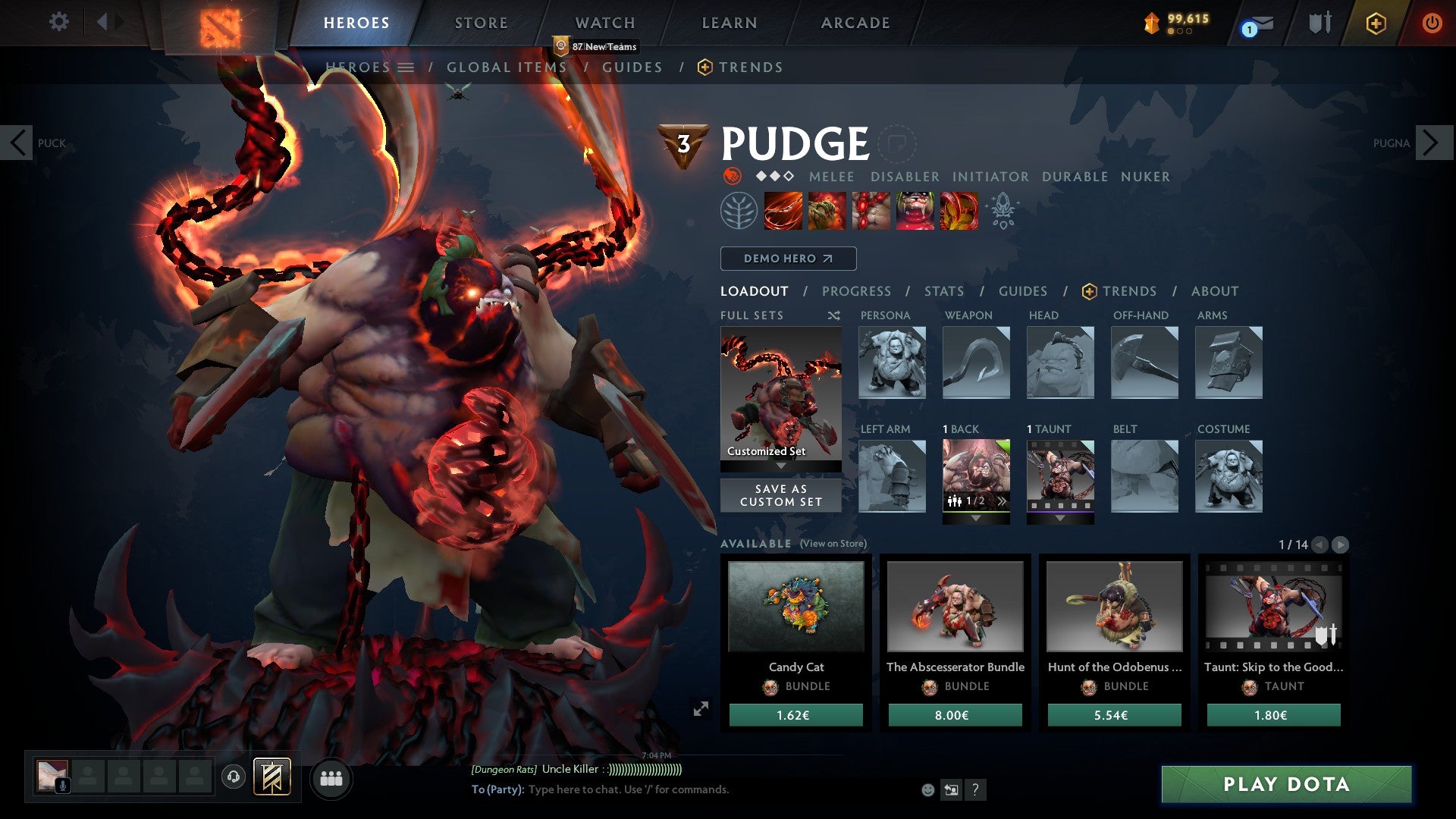This screenshot has height=819, width=1456.
Task: Select Pudge's Meat Hook ability icon
Action: point(783,211)
